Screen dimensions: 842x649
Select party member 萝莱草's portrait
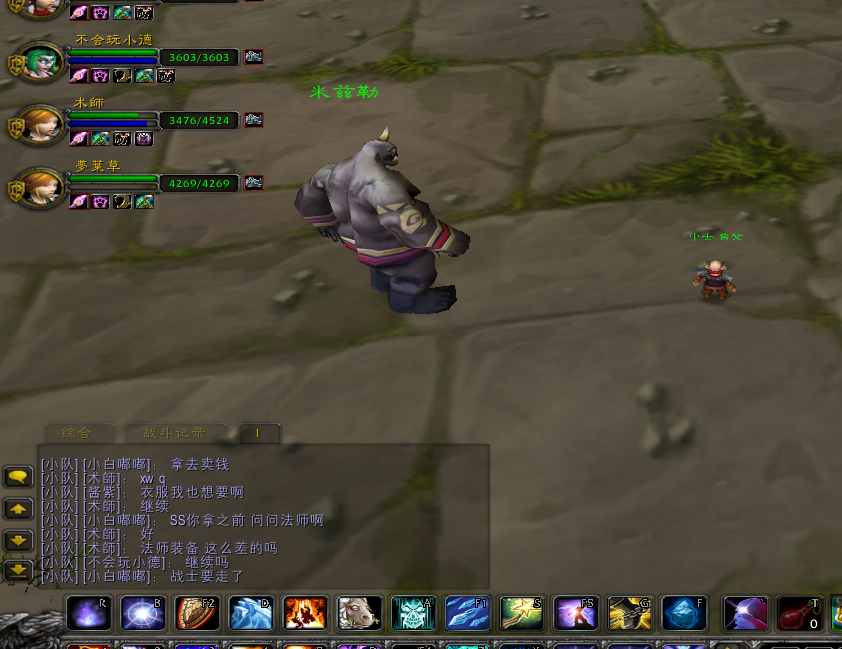point(41,188)
